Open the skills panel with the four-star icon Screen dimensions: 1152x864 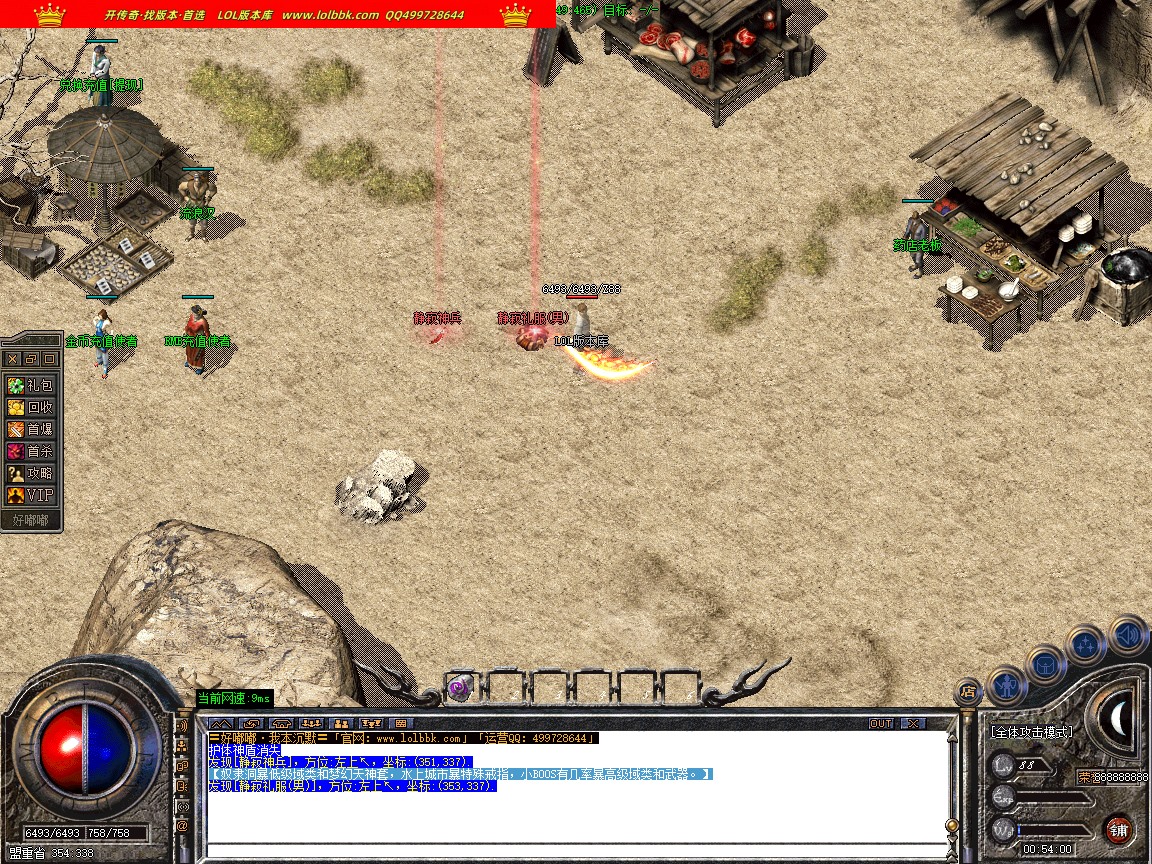[1086, 644]
